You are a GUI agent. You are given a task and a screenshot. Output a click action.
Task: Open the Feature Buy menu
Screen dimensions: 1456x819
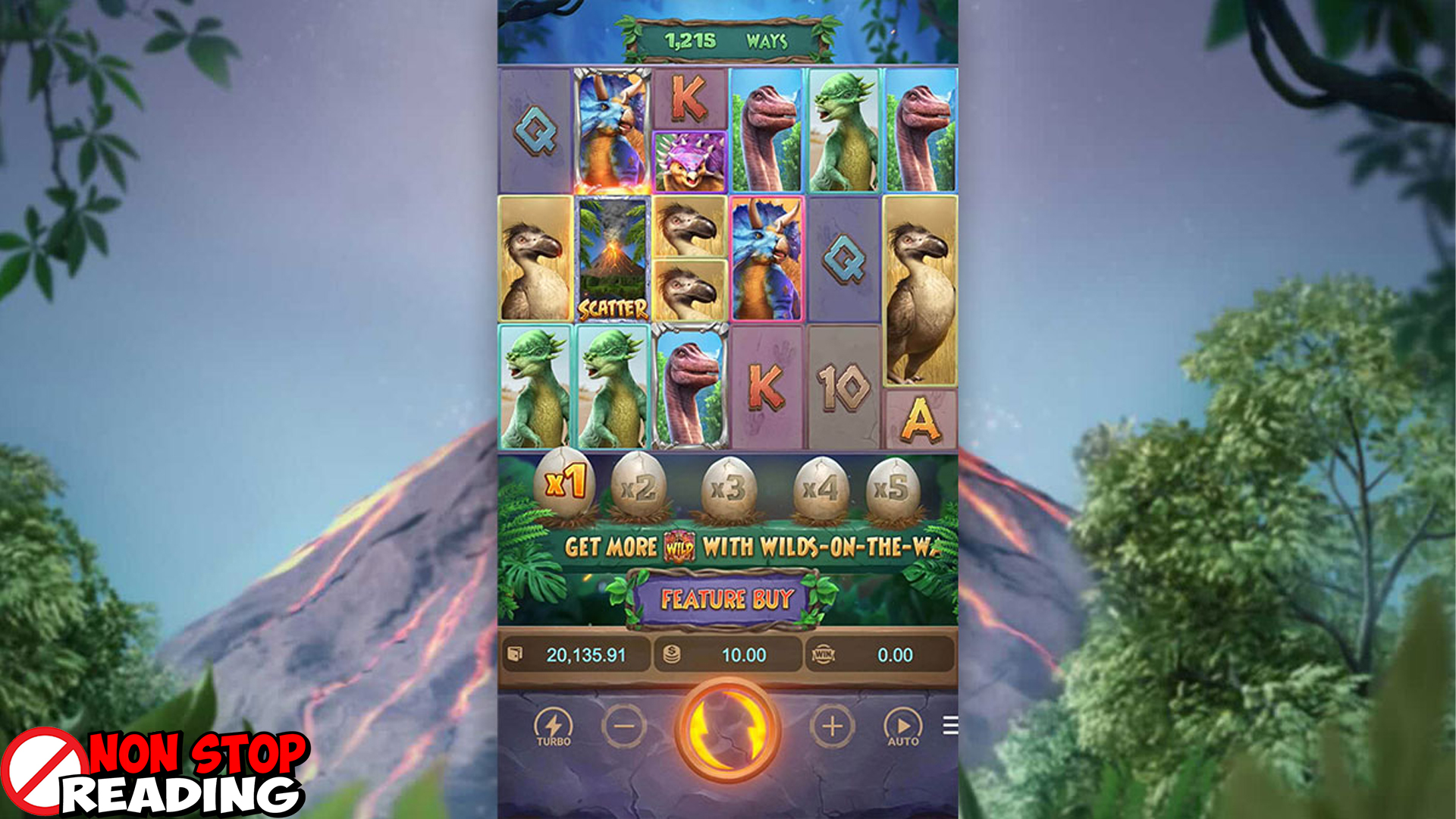728,599
